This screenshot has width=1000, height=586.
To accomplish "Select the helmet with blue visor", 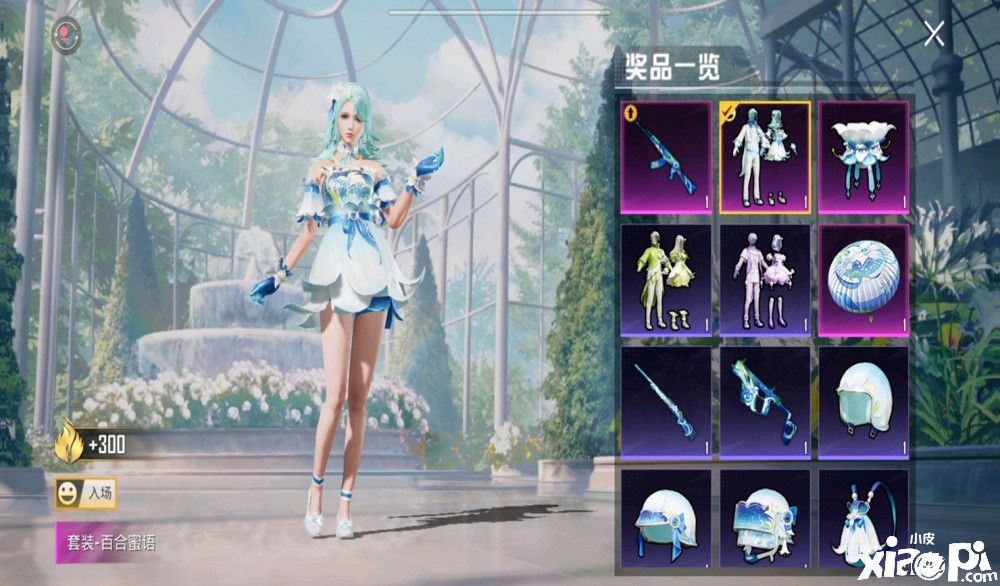I will [764, 518].
